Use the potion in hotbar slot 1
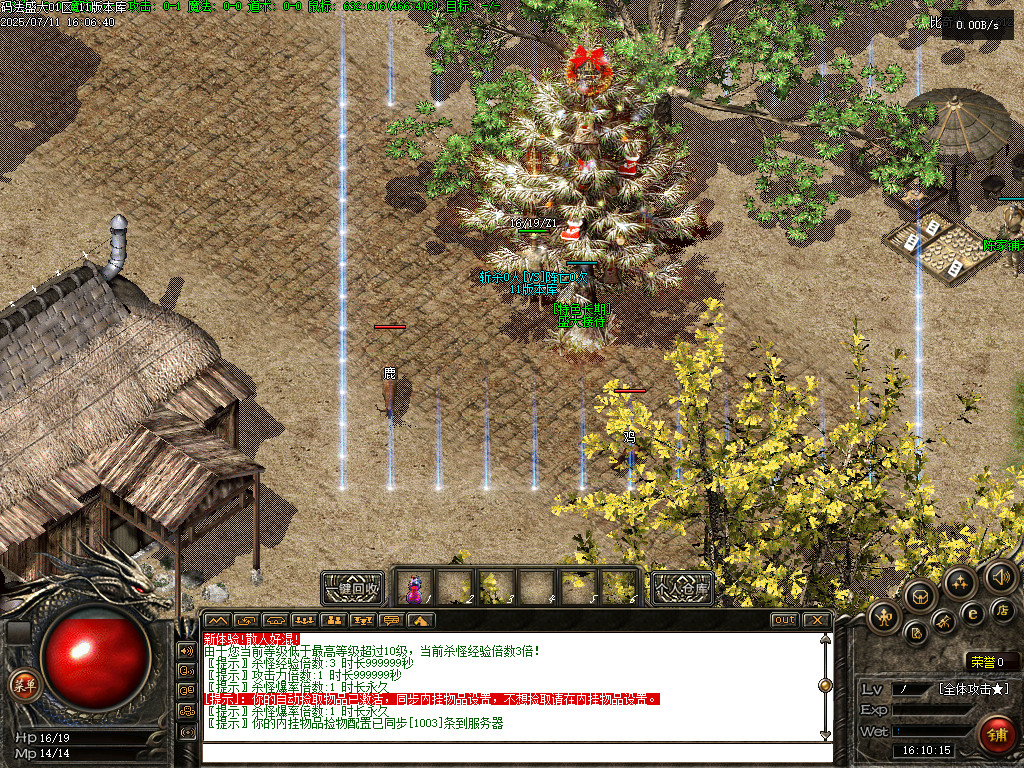This screenshot has width=1024, height=768. point(415,588)
